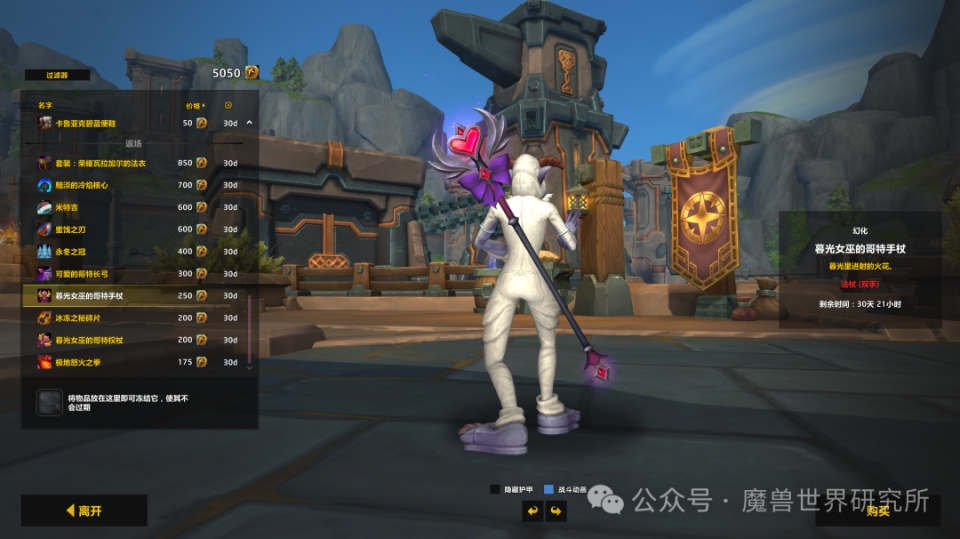960x539 pixels.
Task: Click the frozen item slot box
Action: pyautogui.click(x=49, y=402)
